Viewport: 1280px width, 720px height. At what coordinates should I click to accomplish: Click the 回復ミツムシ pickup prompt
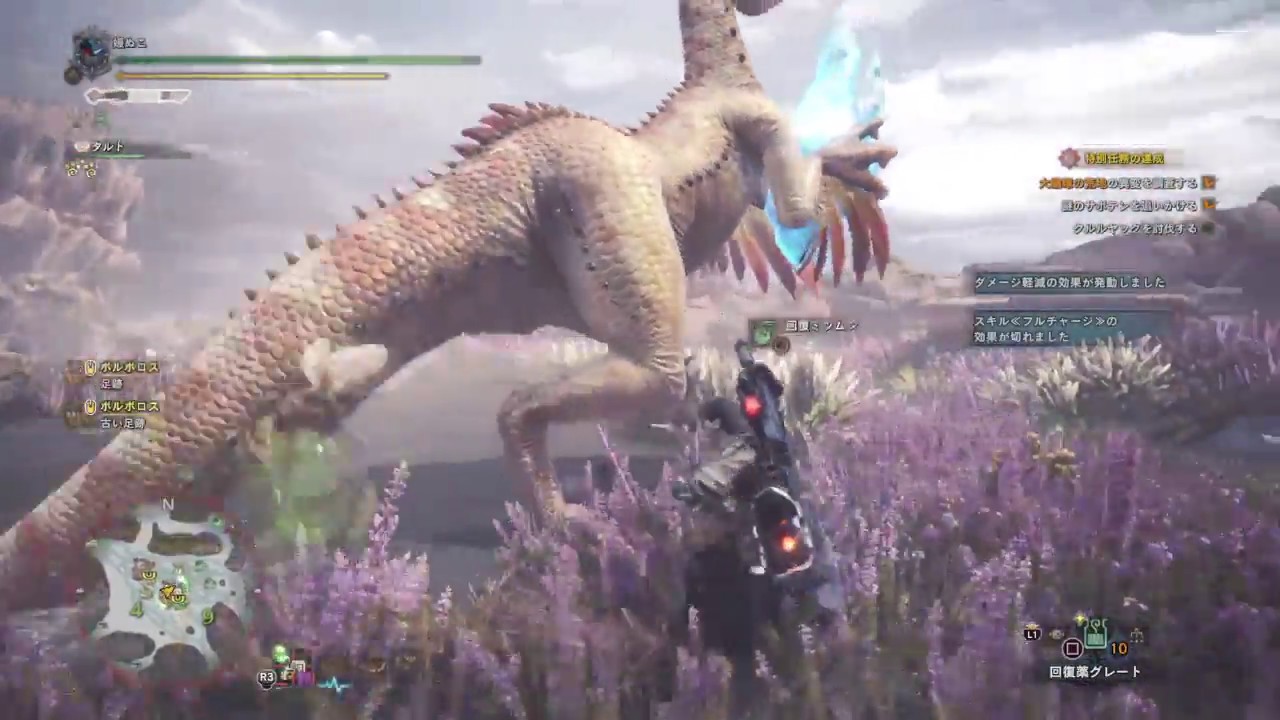tap(803, 328)
